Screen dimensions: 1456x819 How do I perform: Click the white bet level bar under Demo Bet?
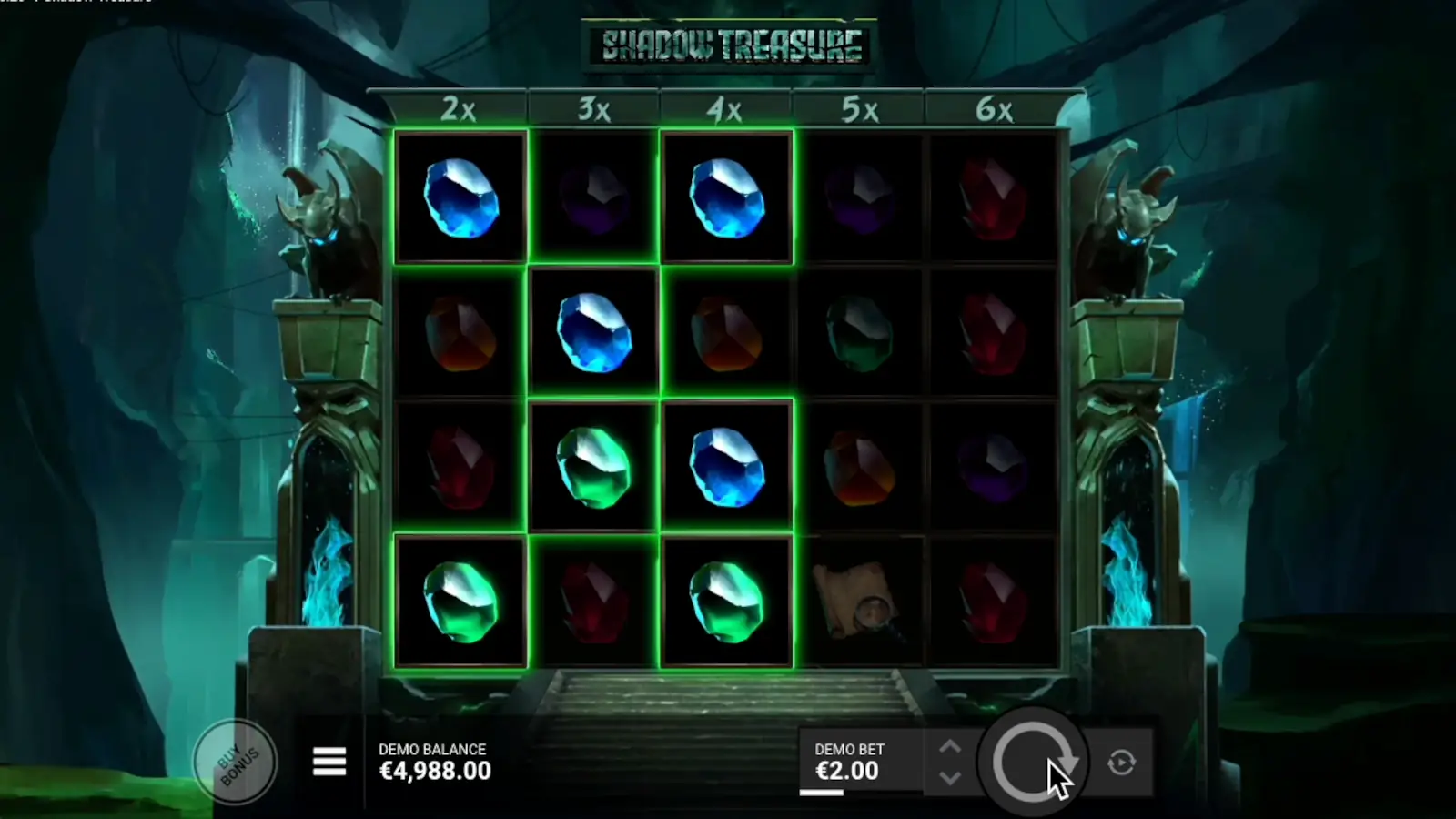click(820, 794)
